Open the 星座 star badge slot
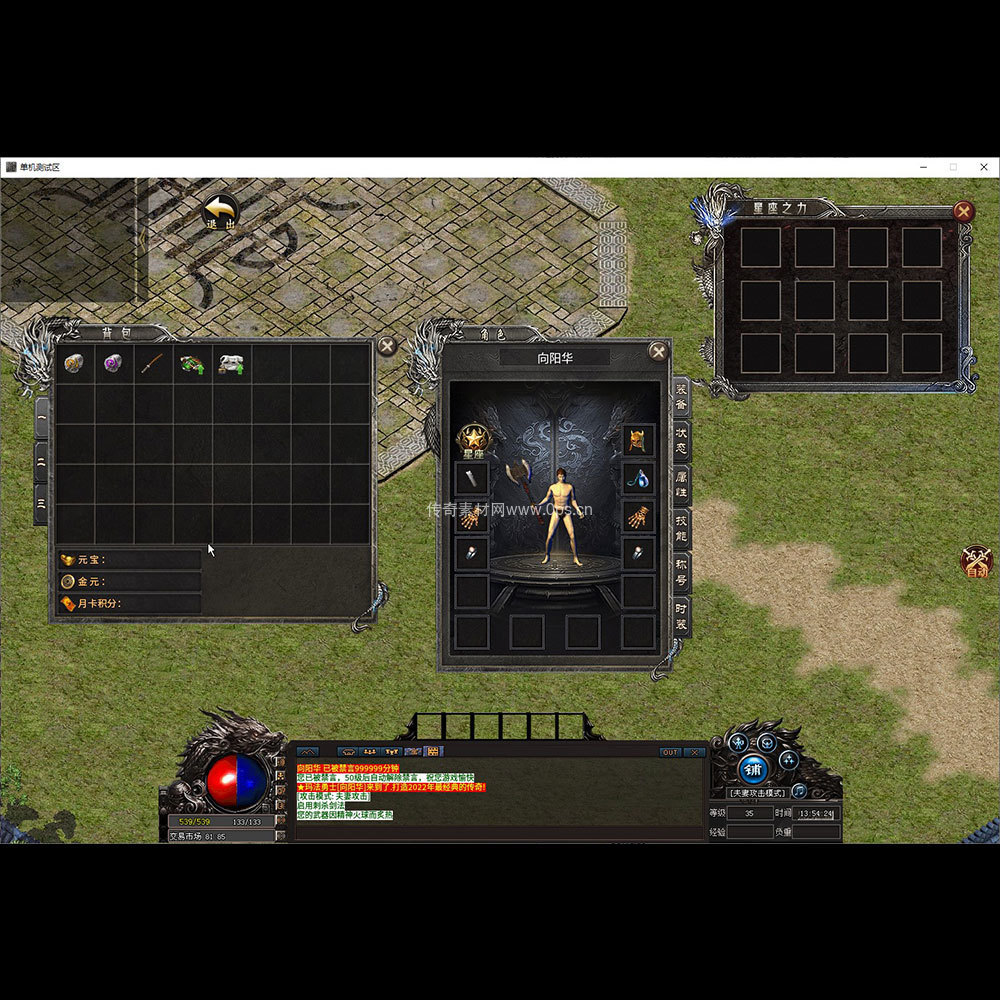The height and width of the screenshot is (1000, 1000). point(471,440)
